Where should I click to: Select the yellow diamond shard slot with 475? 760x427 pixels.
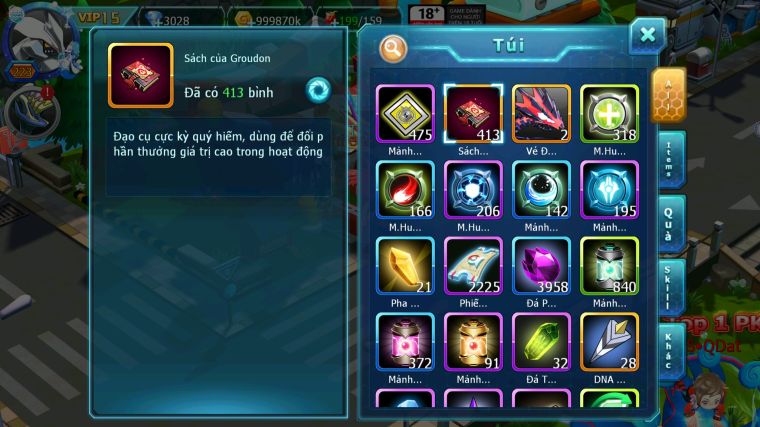click(405, 114)
